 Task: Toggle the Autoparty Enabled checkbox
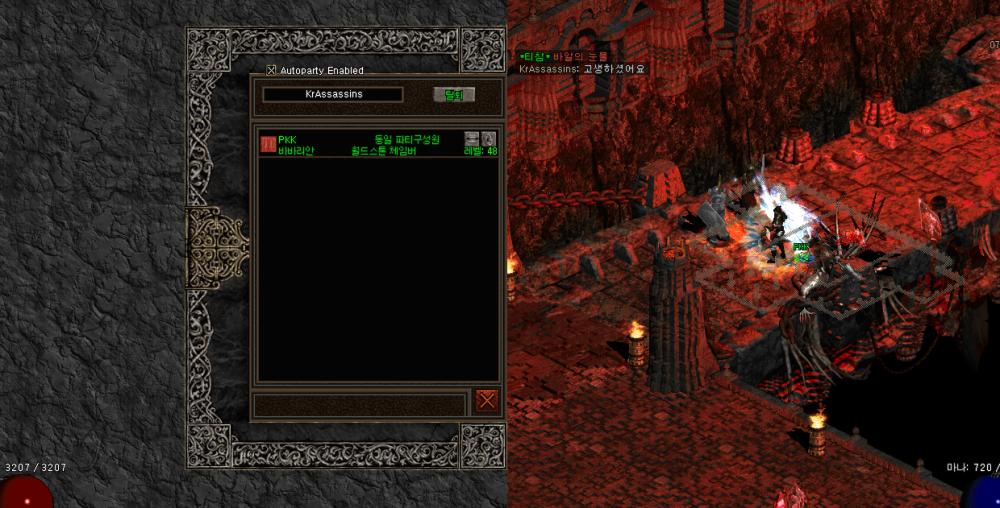(271, 70)
